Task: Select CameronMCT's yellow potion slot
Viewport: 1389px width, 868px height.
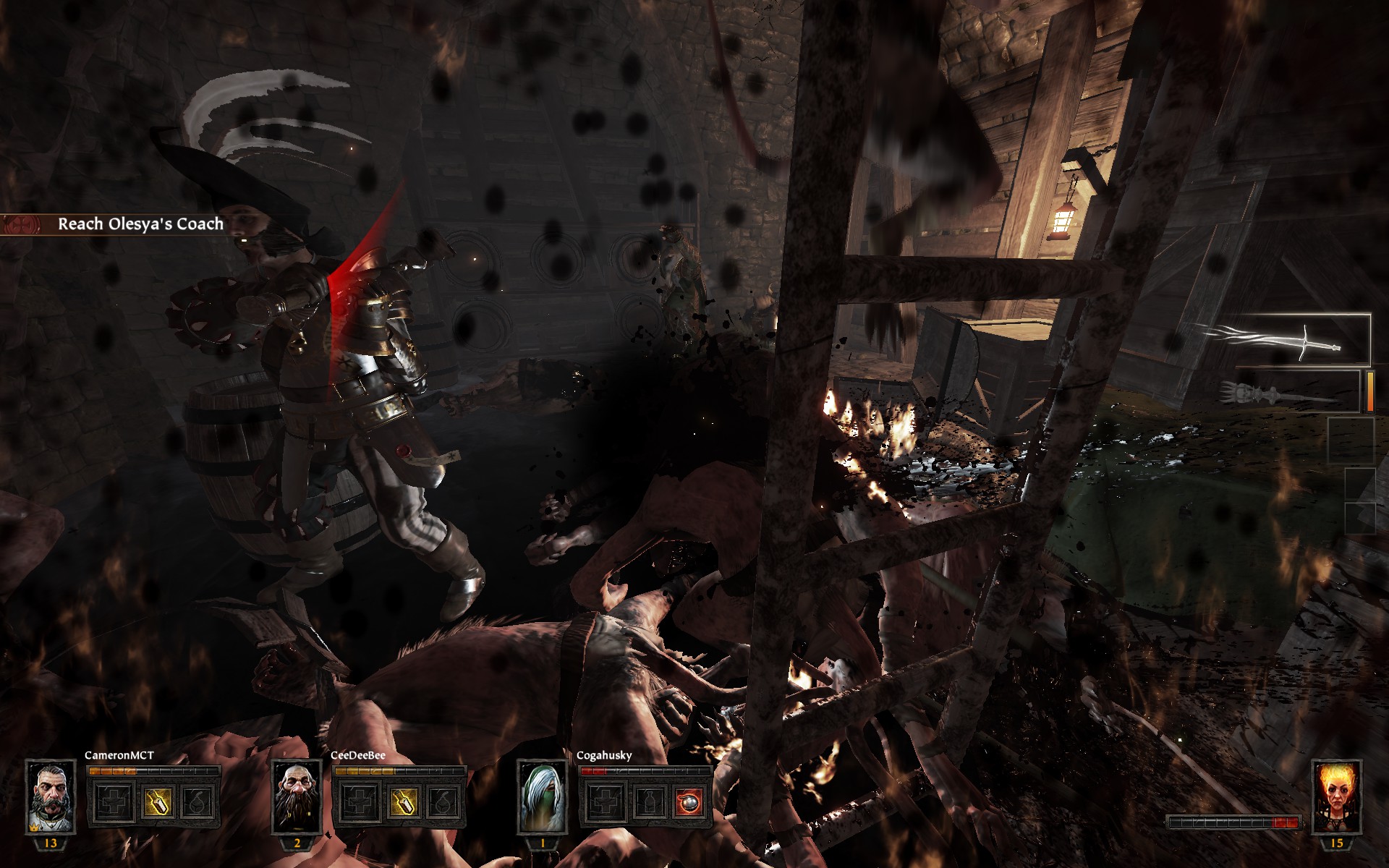Action: tap(157, 802)
